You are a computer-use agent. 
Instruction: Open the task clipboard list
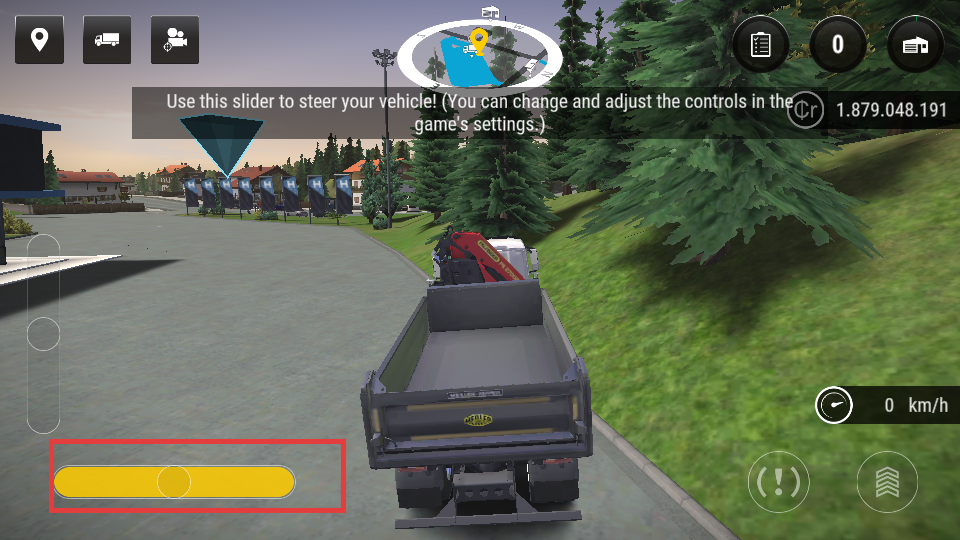click(761, 44)
